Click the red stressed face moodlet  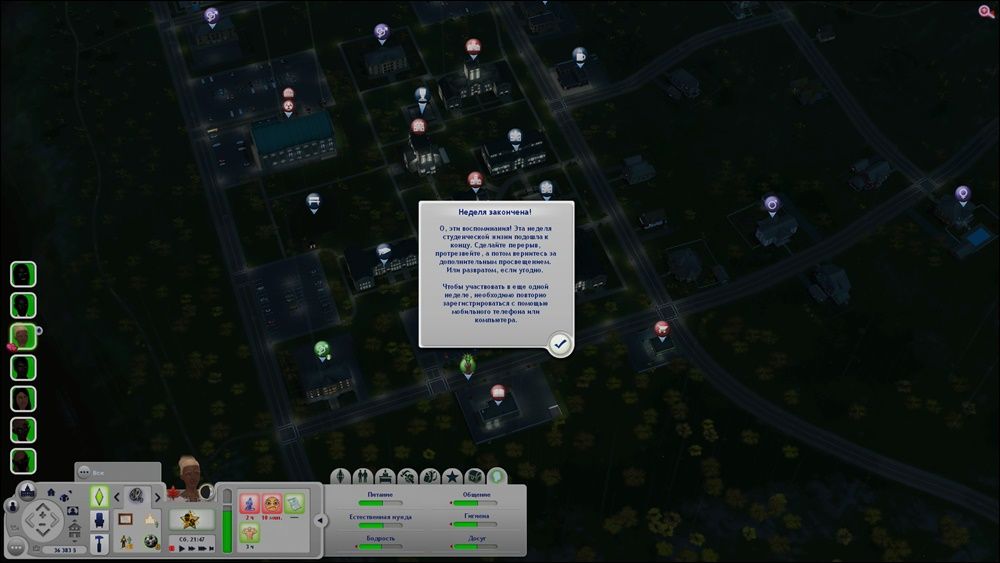(x=270, y=503)
